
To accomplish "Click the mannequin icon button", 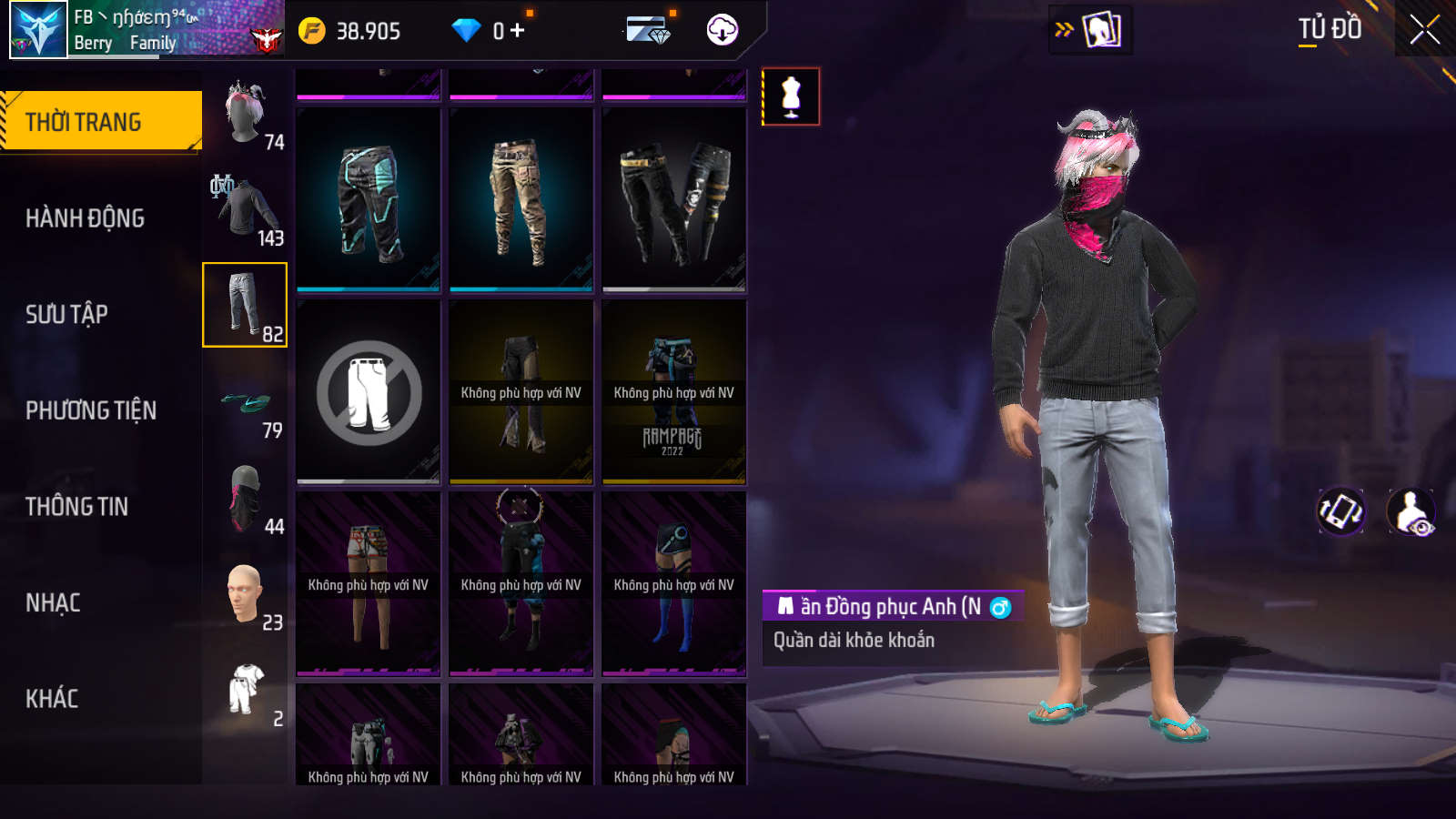I will (791, 96).
